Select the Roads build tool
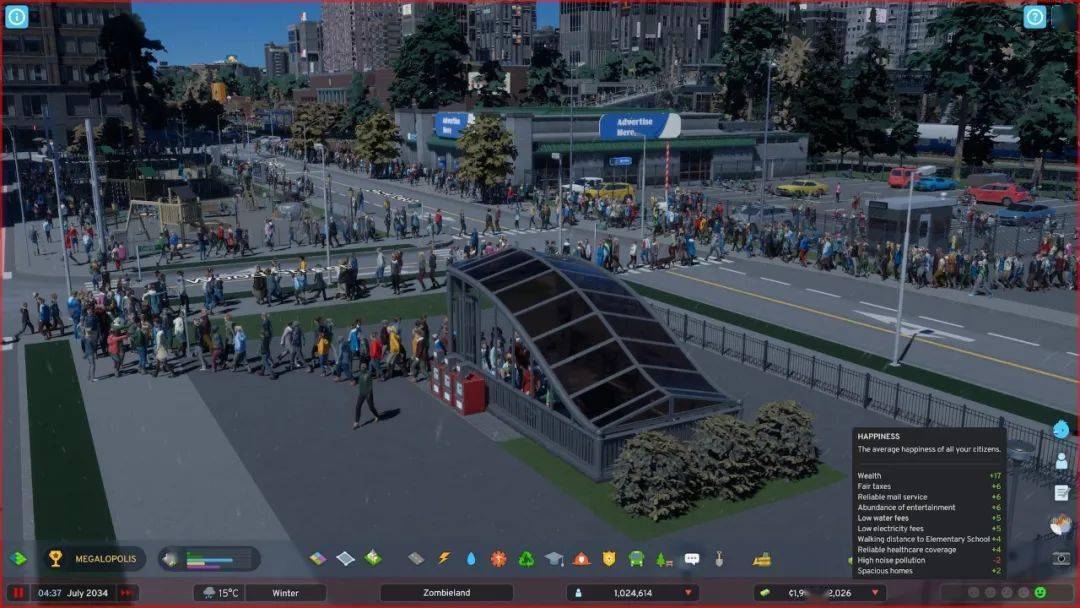Viewport: 1080px width, 608px height. [416, 559]
